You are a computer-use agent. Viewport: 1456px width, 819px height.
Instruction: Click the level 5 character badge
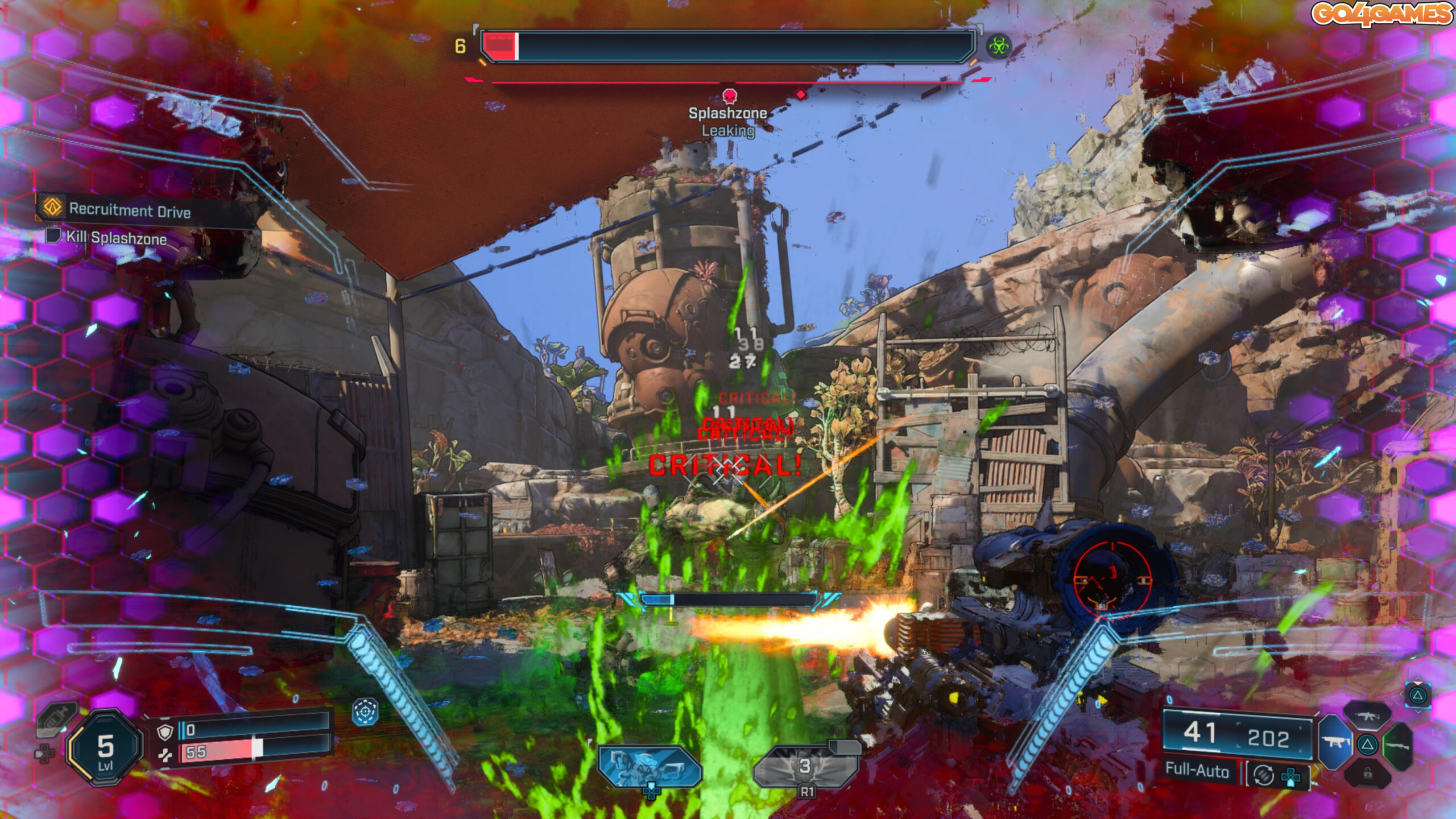point(105,748)
